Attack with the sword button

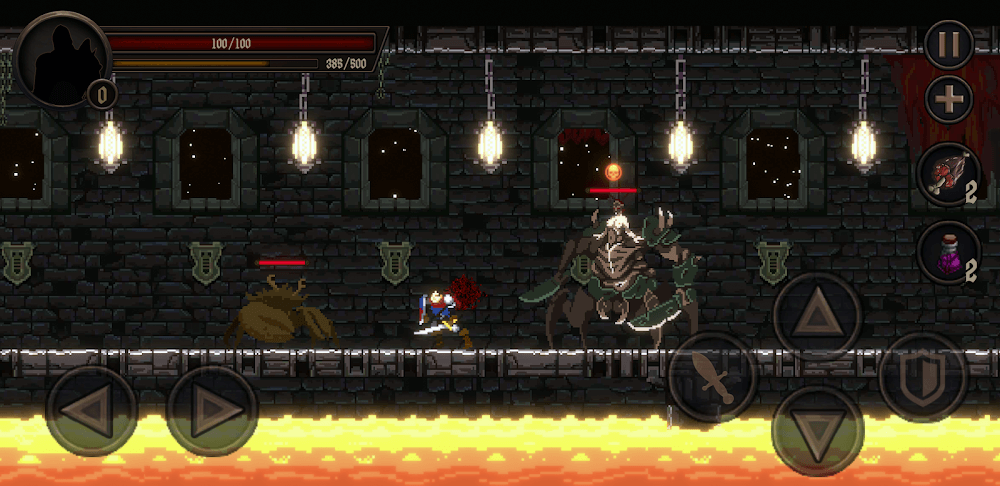click(713, 377)
